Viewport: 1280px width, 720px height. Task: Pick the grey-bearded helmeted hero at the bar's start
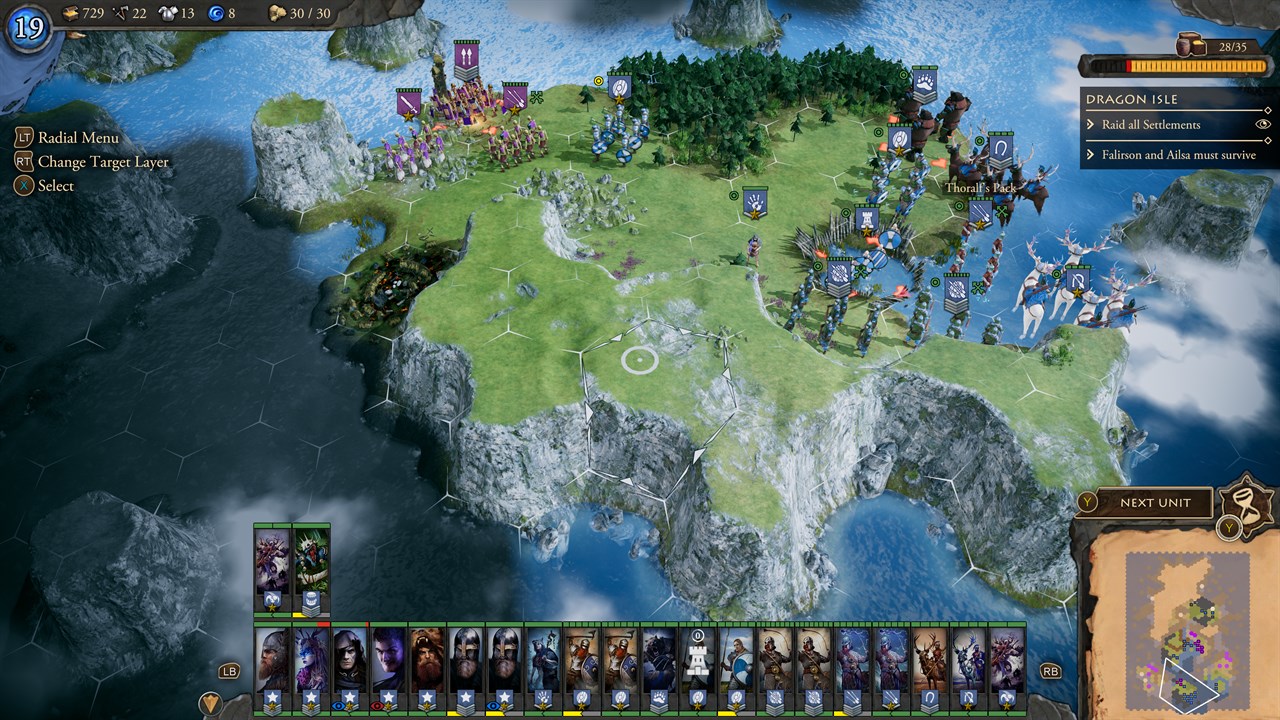(272, 660)
